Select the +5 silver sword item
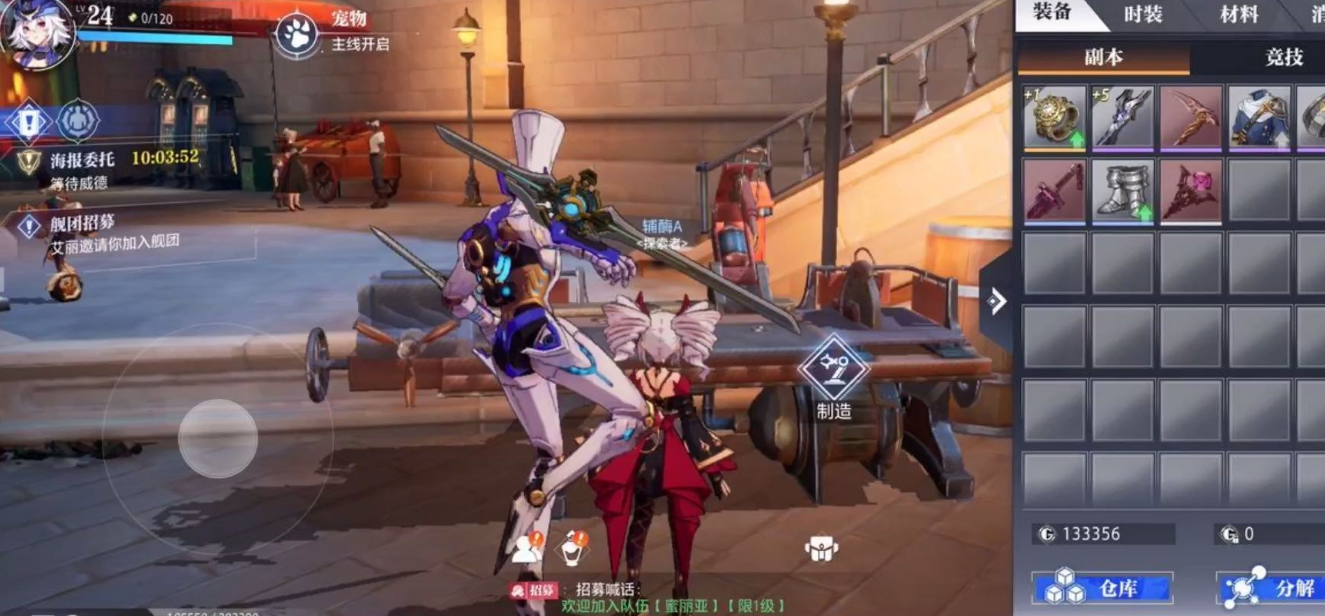 tap(1122, 118)
